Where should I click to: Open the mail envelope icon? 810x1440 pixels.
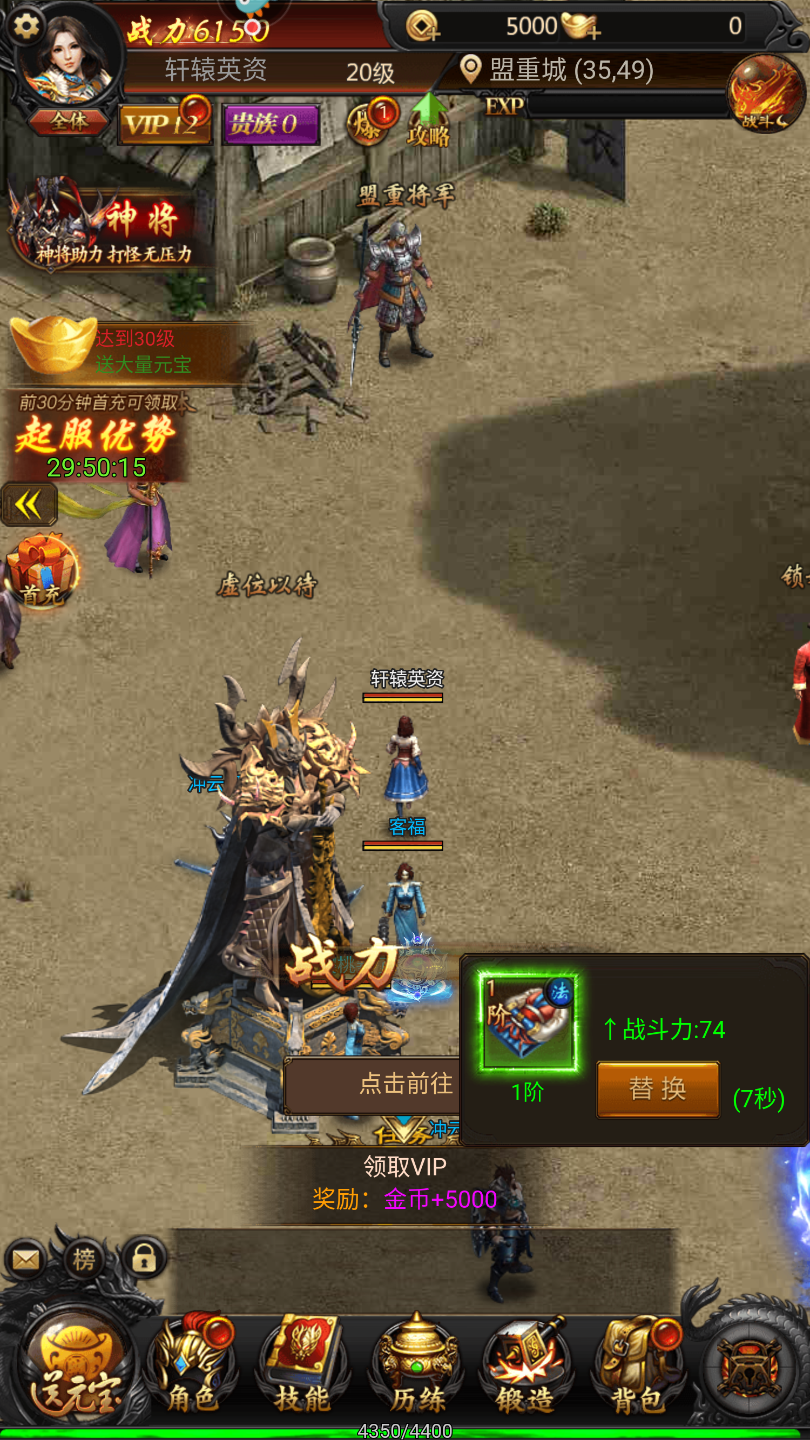(26, 1260)
